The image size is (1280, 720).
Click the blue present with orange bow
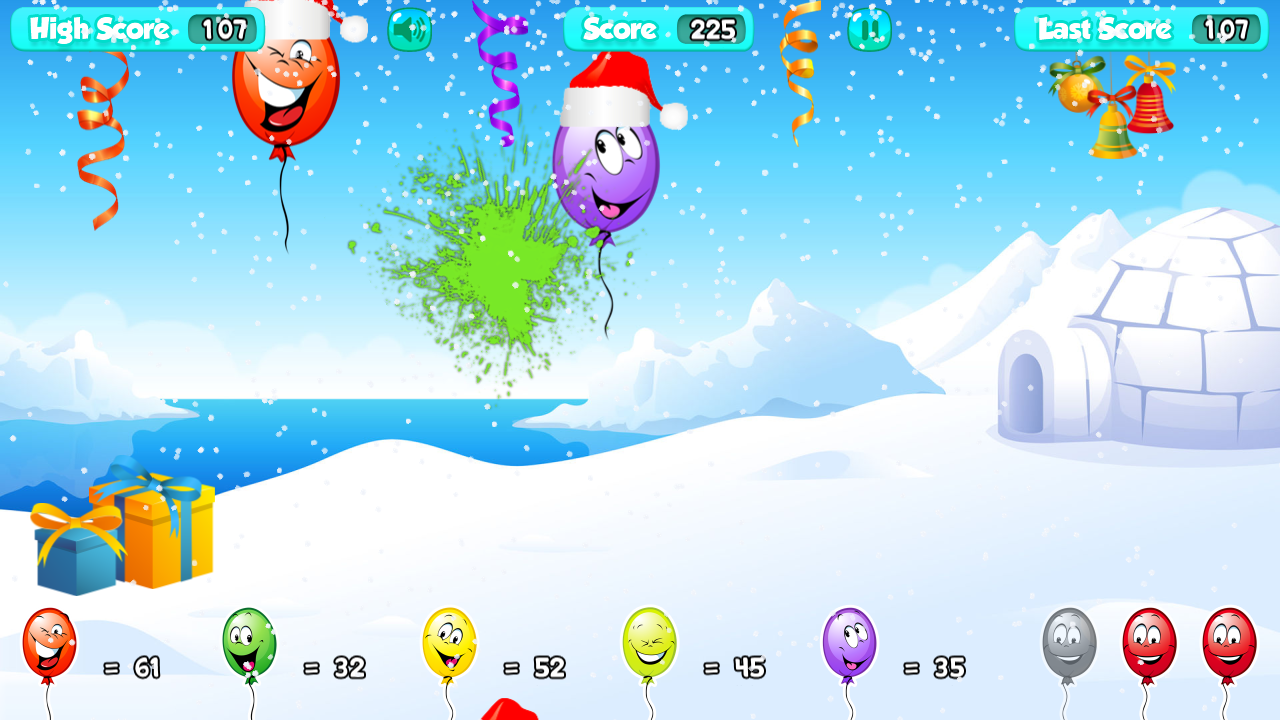click(75, 555)
